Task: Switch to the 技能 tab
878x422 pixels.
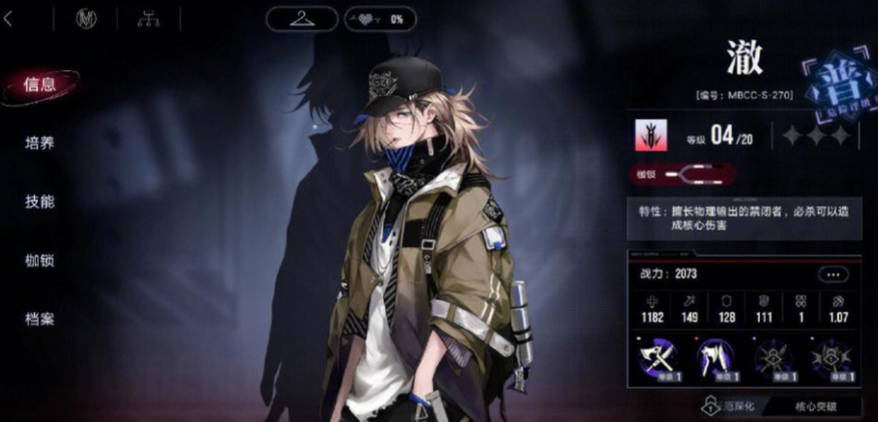Action: 40,201
